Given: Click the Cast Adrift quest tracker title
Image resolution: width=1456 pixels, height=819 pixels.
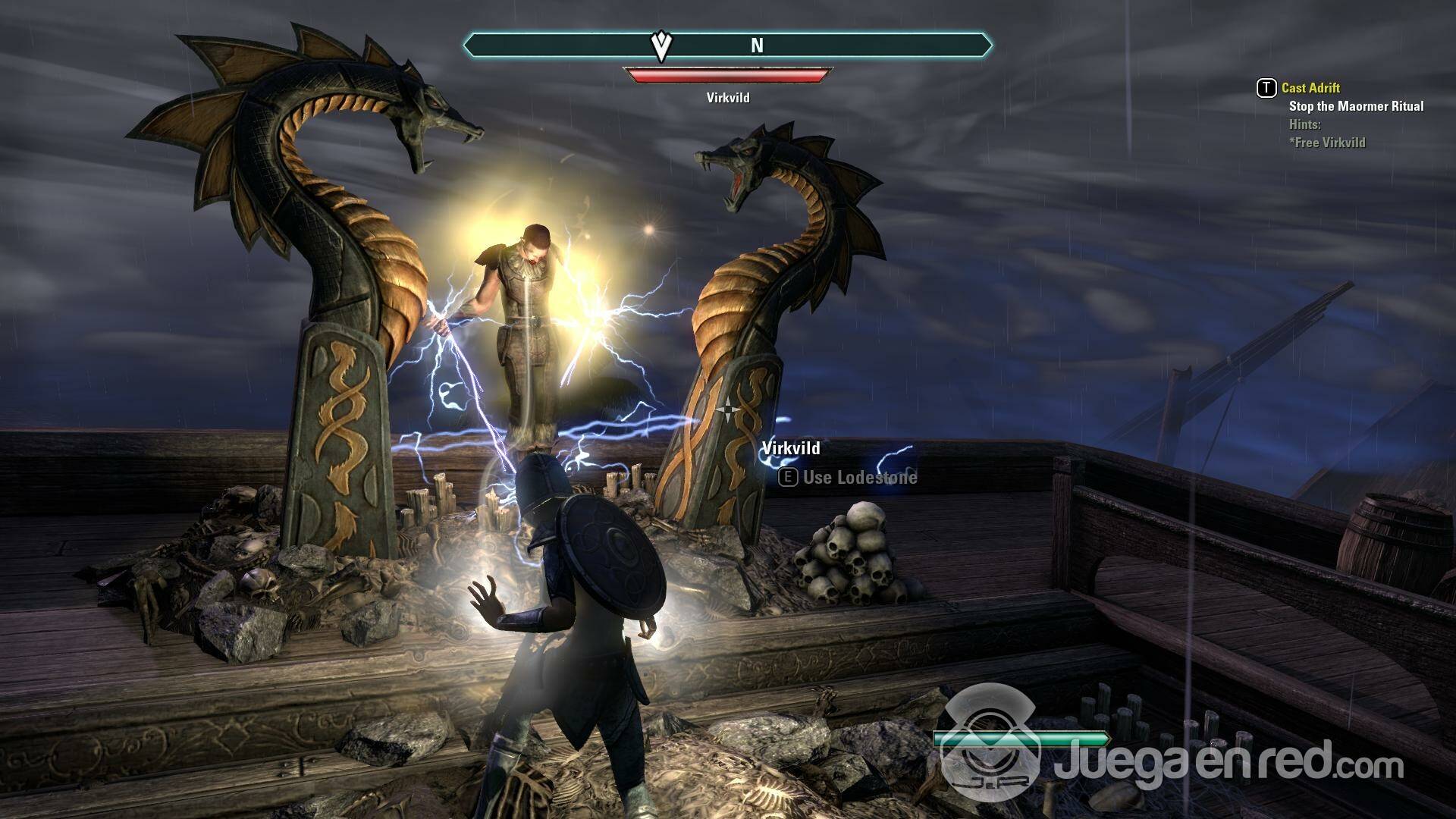Looking at the screenshot, I should pyautogui.click(x=1310, y=88).
